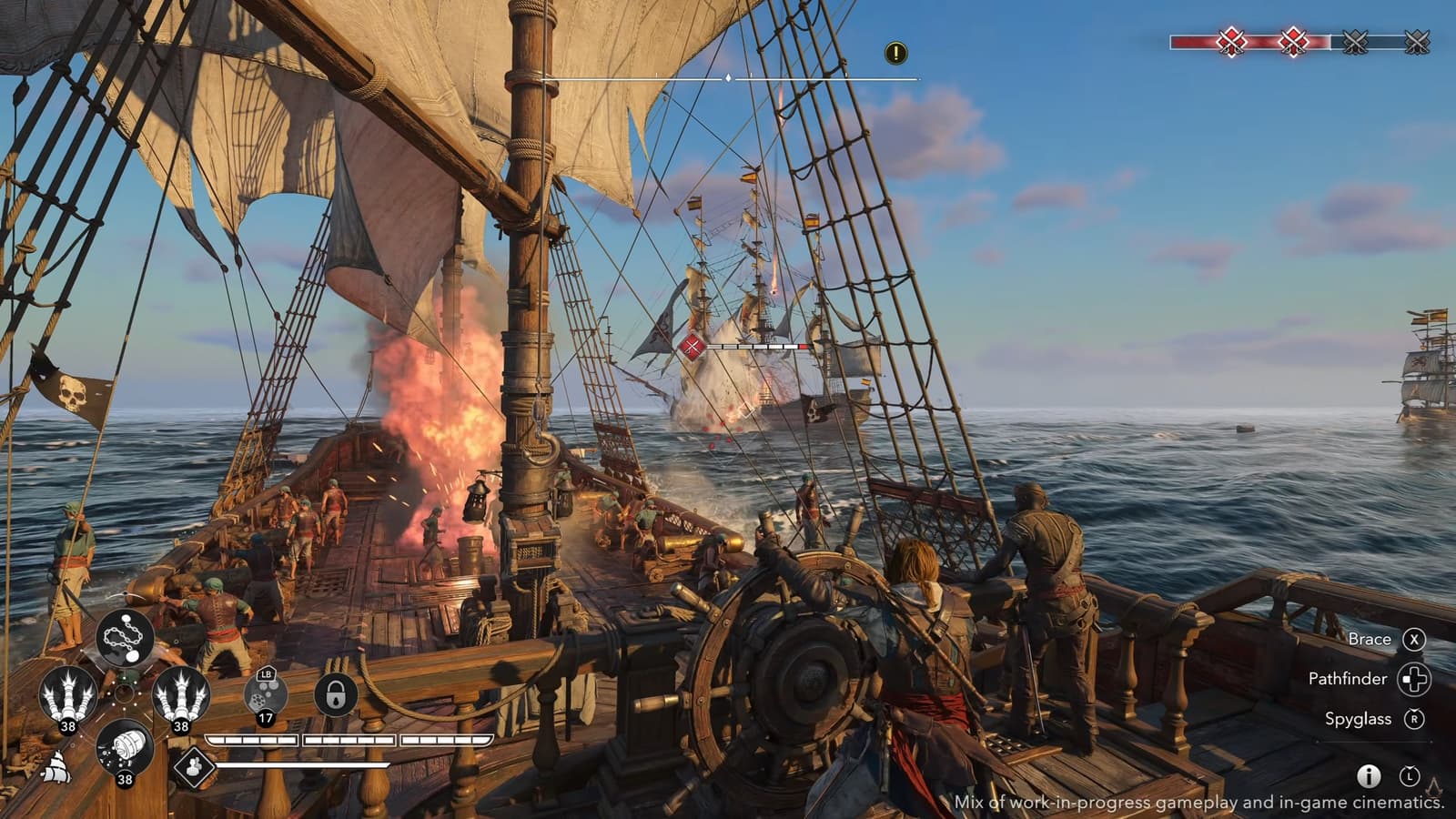Fire the starboard side broadside cannons

coord(181,694)
